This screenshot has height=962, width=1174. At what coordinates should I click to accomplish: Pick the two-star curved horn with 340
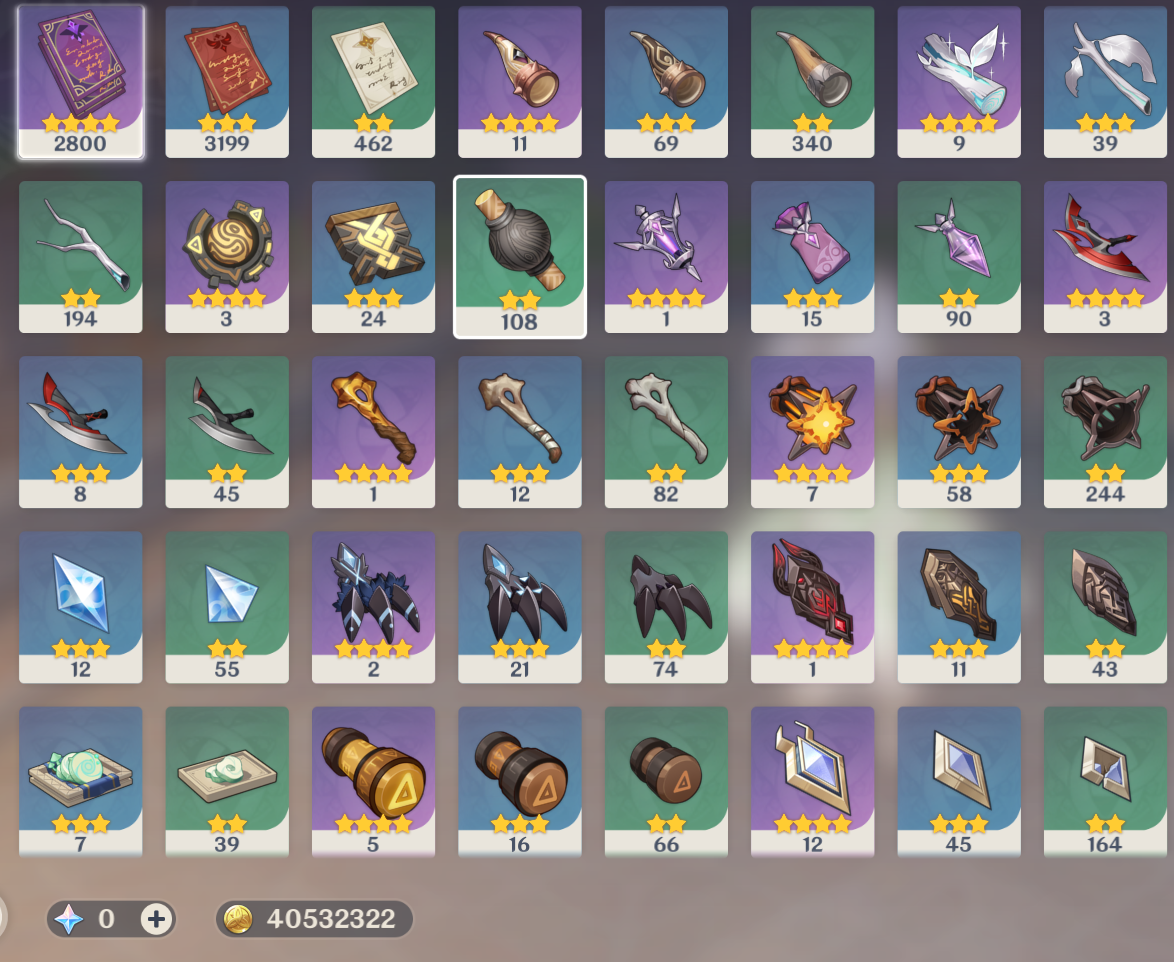812,81
